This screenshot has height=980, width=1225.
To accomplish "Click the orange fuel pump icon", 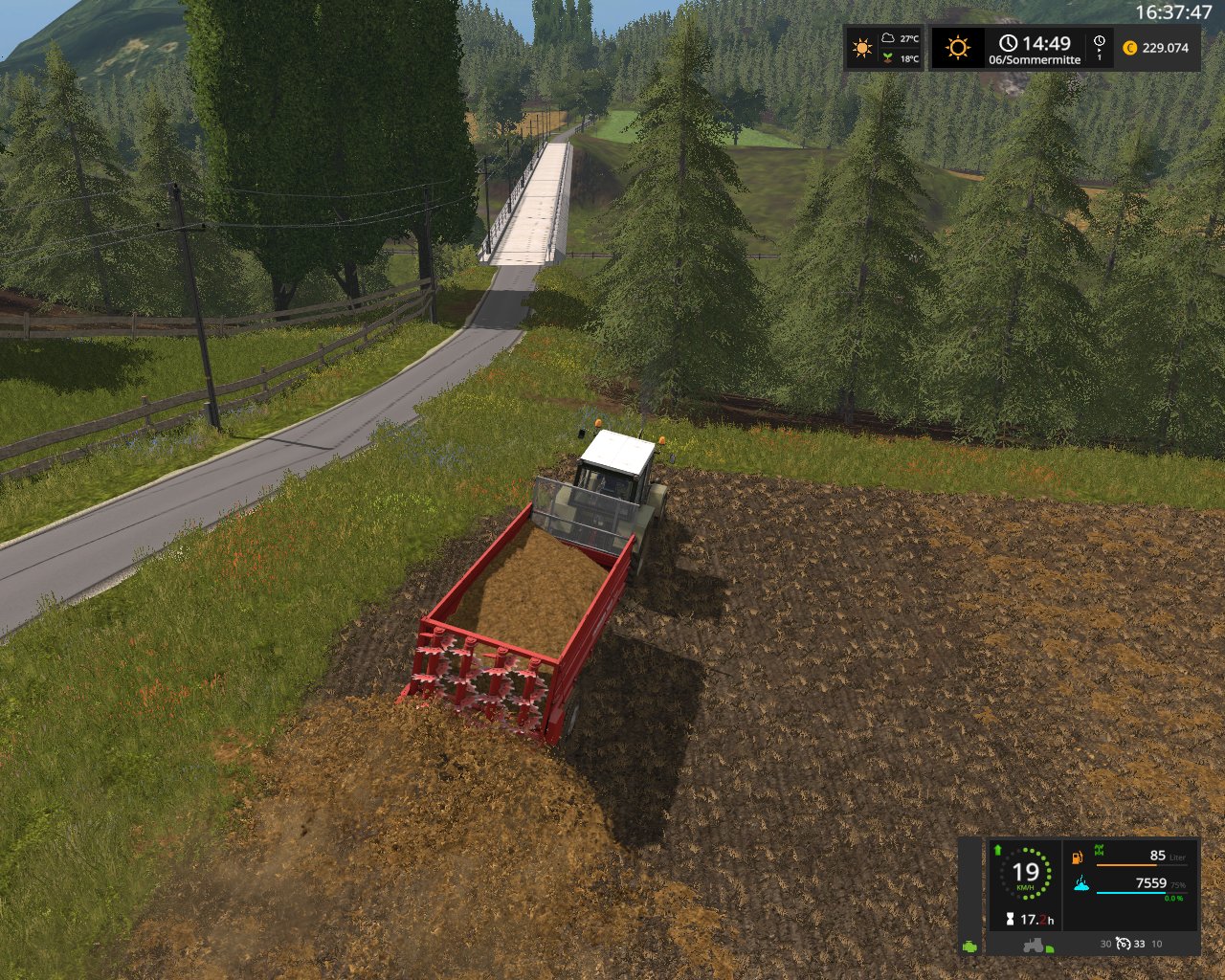I will pyautogui.click(x=1078, y=855).
